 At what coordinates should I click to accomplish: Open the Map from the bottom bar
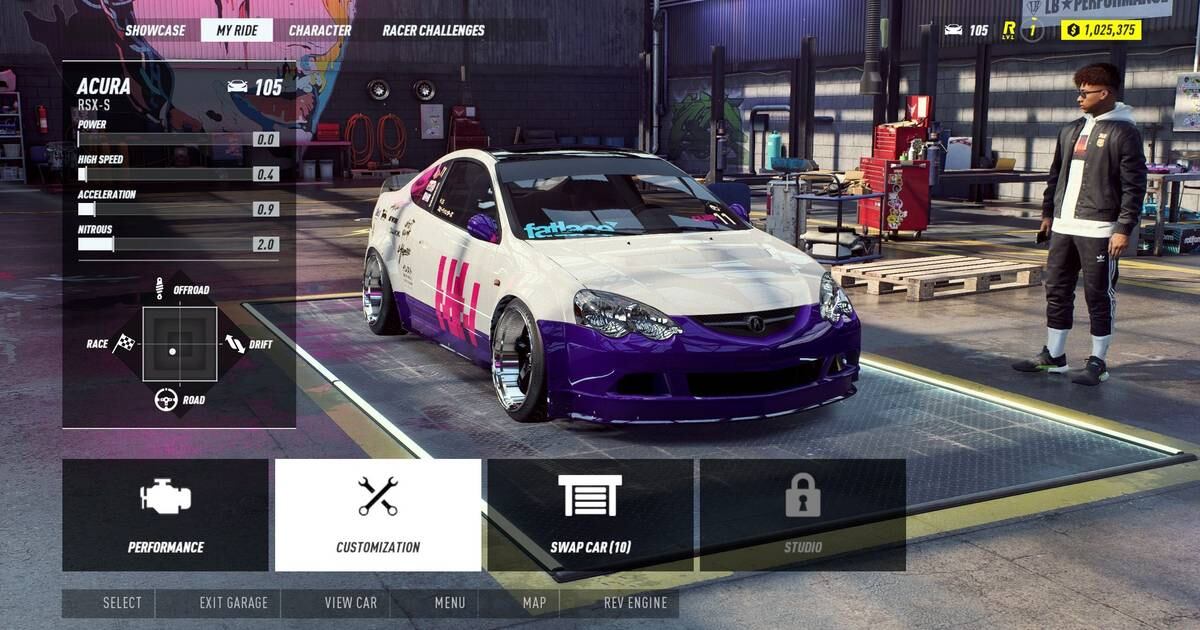coord(534,603)
